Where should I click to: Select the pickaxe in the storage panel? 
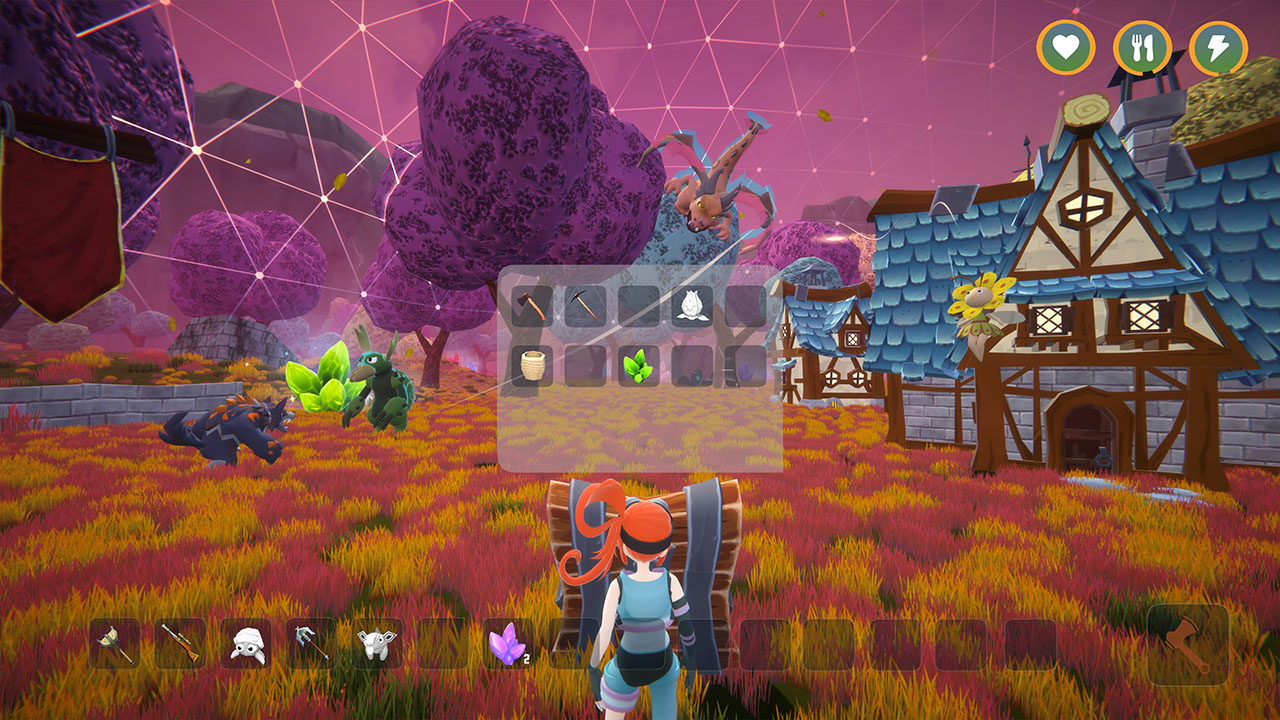(x=585, y=306)
